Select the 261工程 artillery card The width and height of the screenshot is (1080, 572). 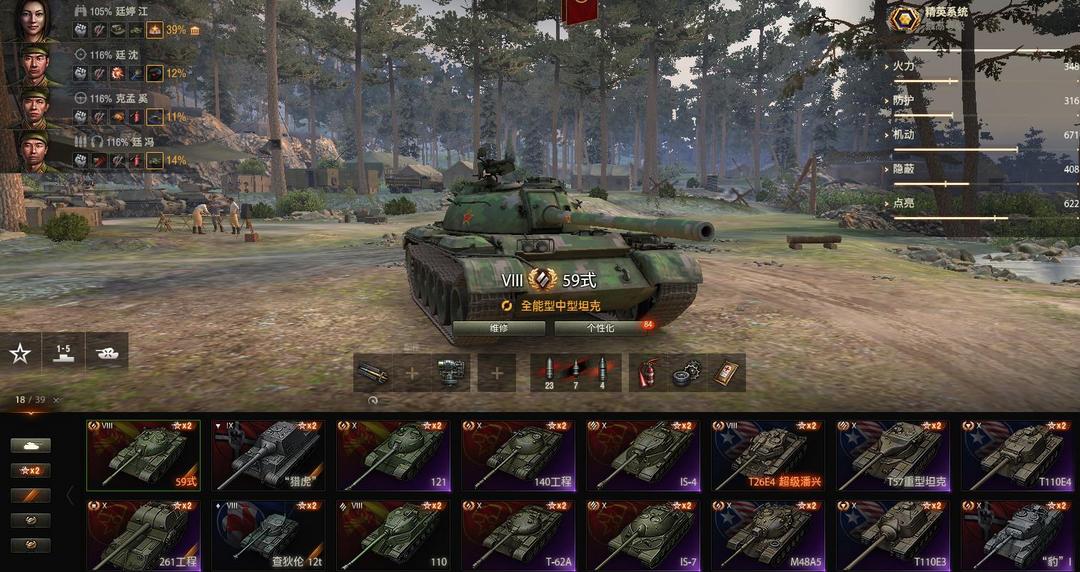tap(143, 535)
